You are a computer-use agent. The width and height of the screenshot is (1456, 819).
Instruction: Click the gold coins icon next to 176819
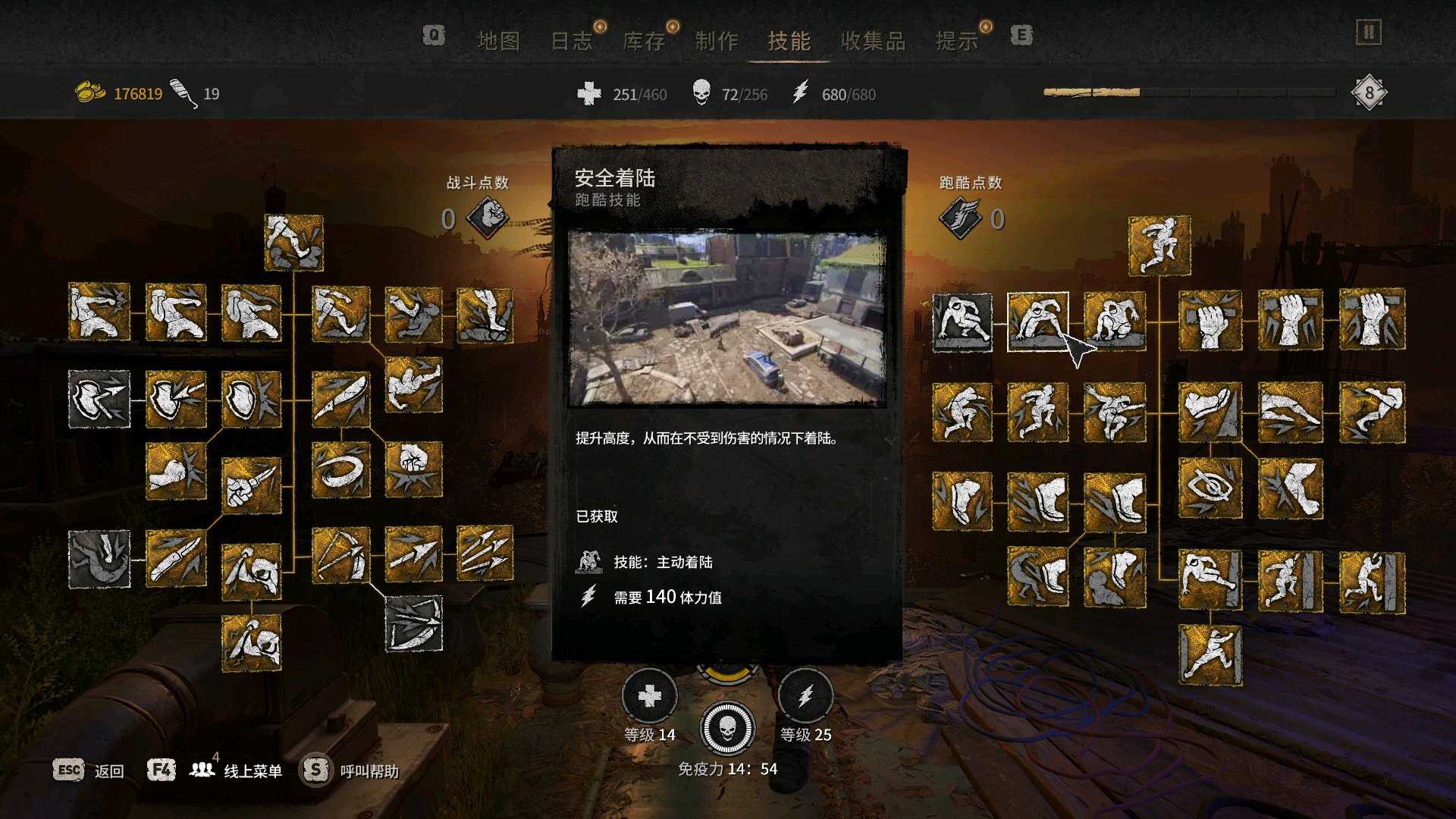pyautogui.click(x=89, y=91)
